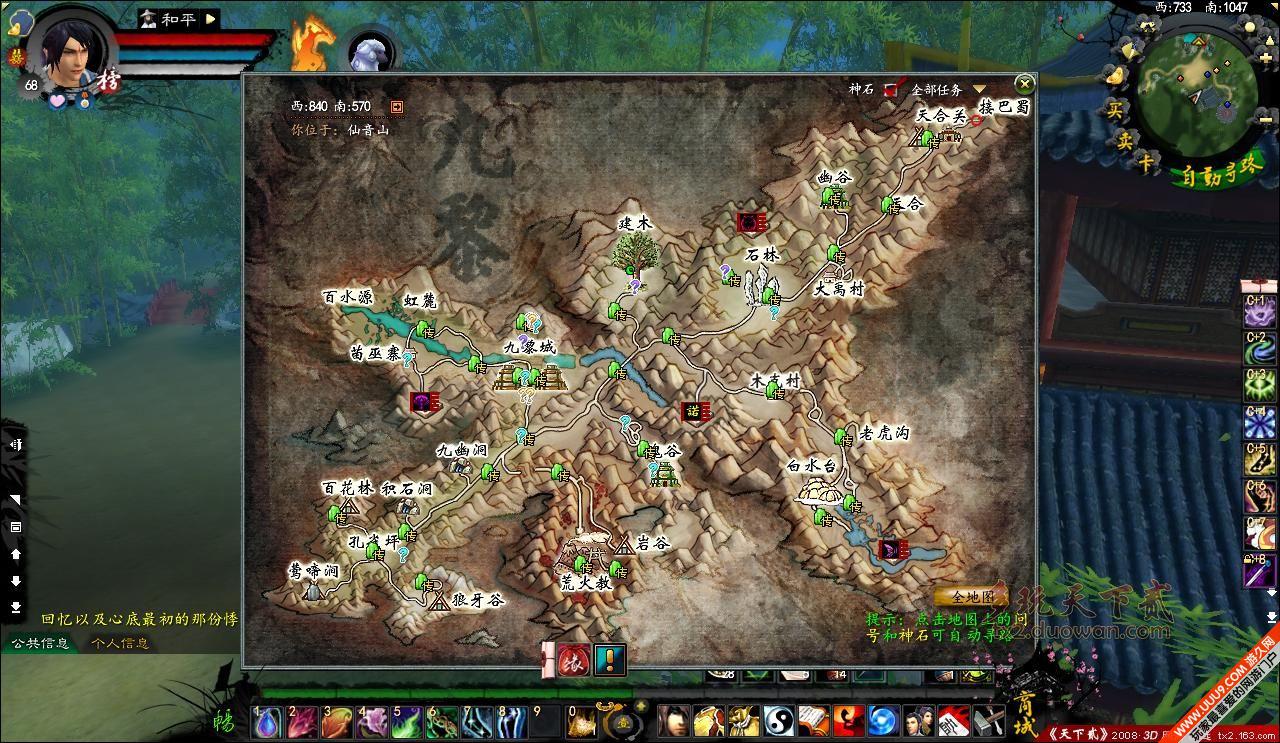Activate the green flame skill in slot 5
The height and width of the screenshot is (743, 1280).
pyautogui.click(x=407, y=720)
